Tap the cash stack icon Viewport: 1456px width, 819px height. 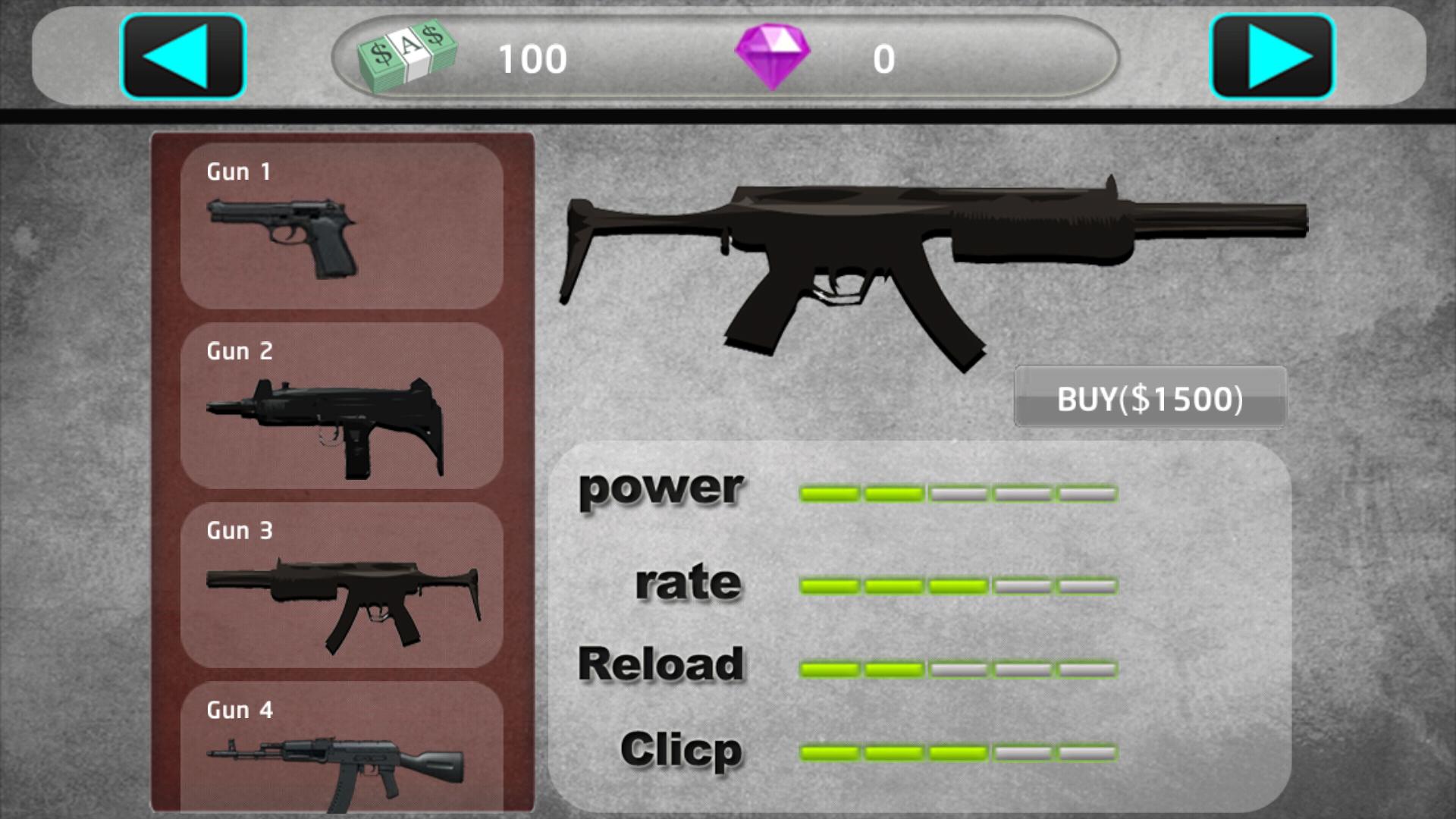tap(407, 56)
